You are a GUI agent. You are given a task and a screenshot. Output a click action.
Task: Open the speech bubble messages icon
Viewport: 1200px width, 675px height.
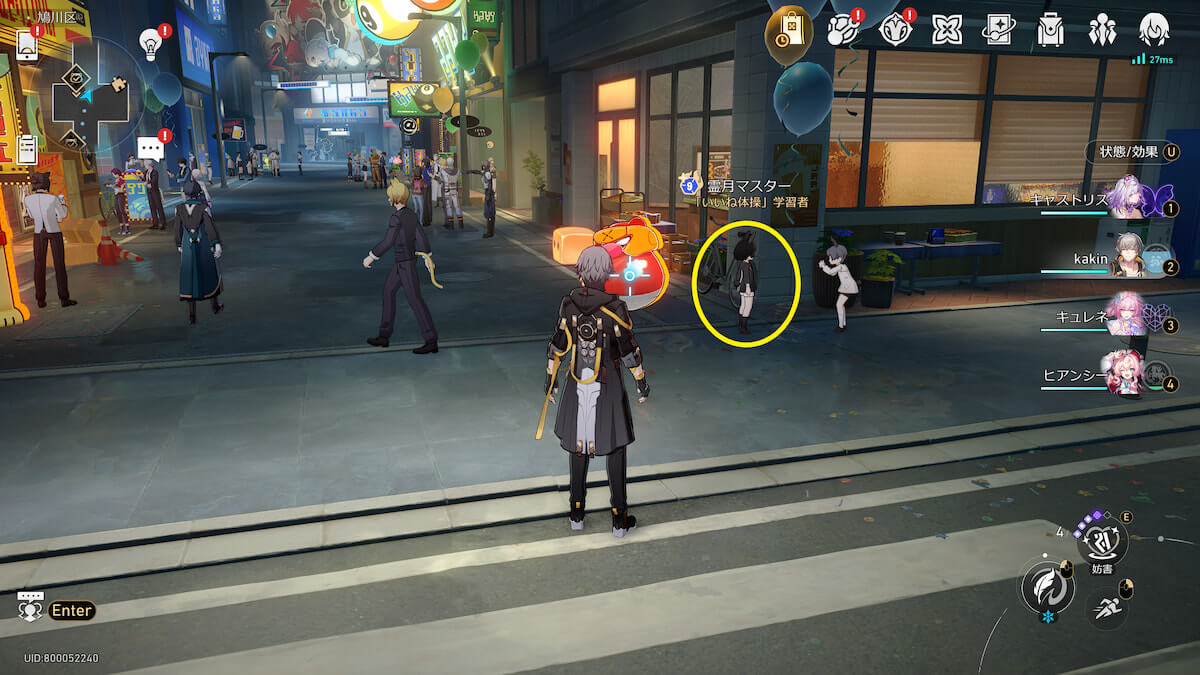(151, 148)
